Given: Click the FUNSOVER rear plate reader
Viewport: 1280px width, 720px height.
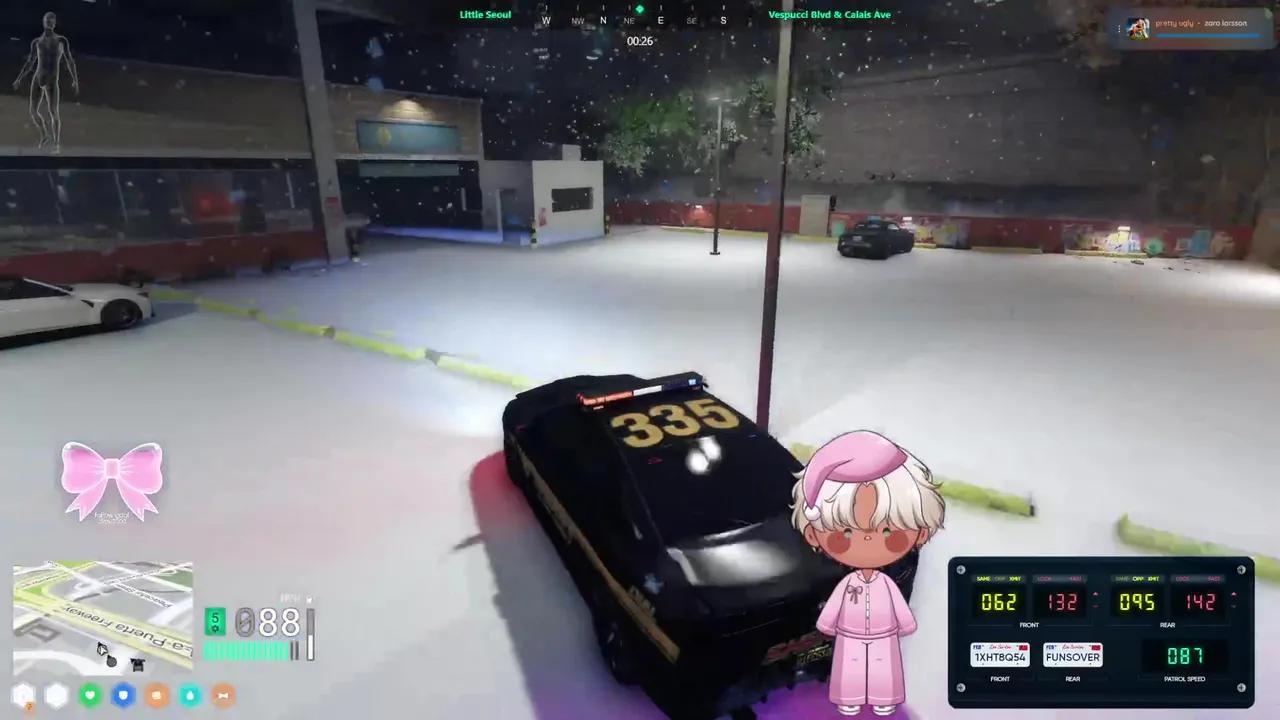Looking at the screenshot, I should pyautogui.click(x=1072, y=657).
